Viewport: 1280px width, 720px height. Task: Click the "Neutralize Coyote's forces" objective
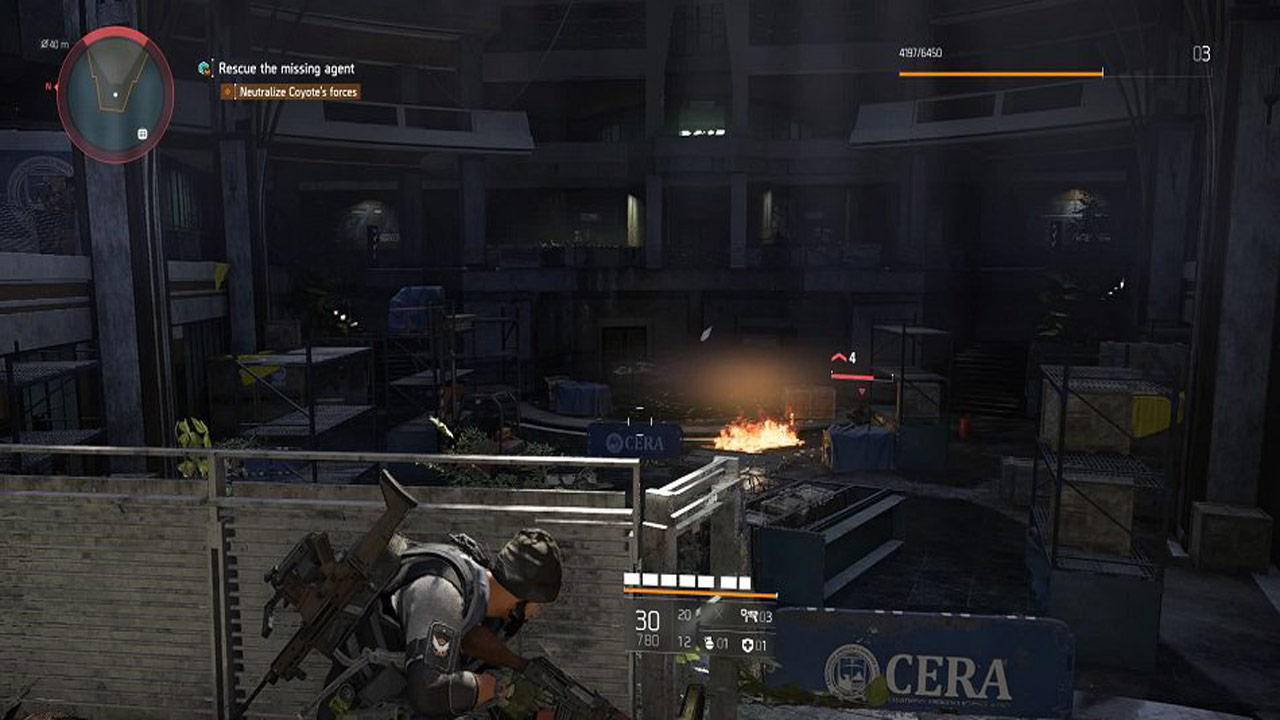[x=296, y=91]
